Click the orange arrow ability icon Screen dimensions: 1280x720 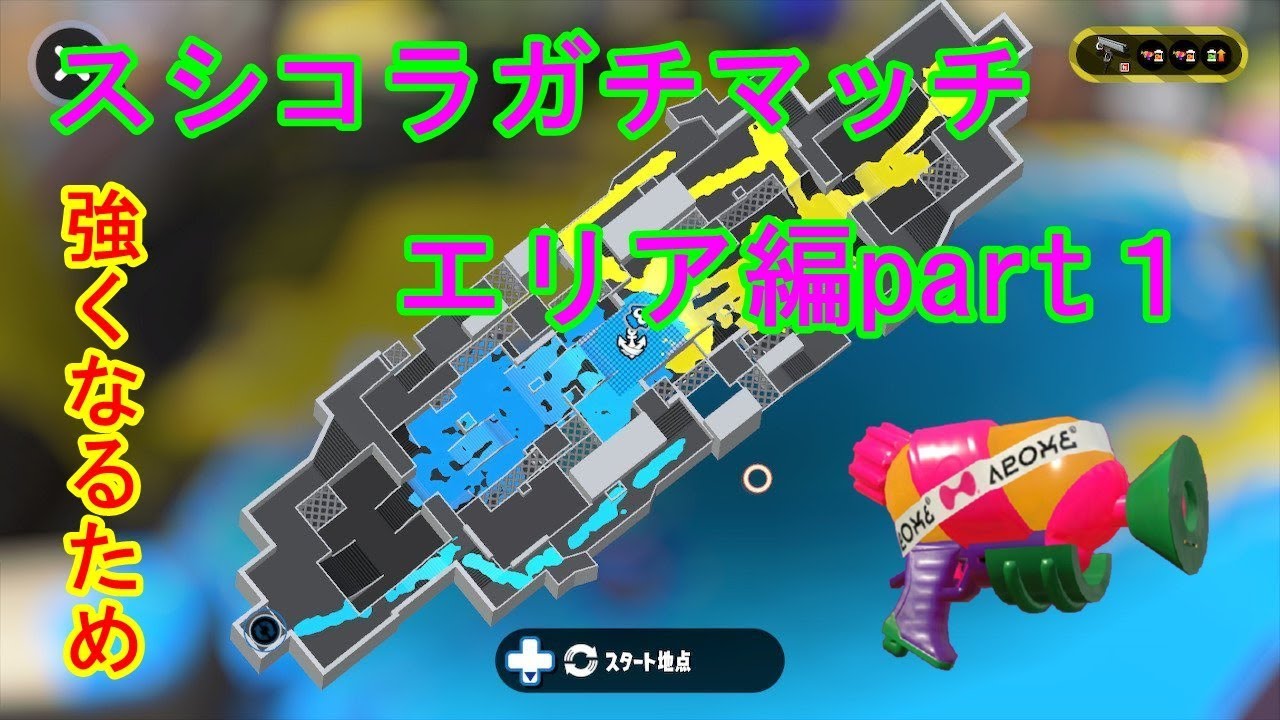coord(1222,56)
